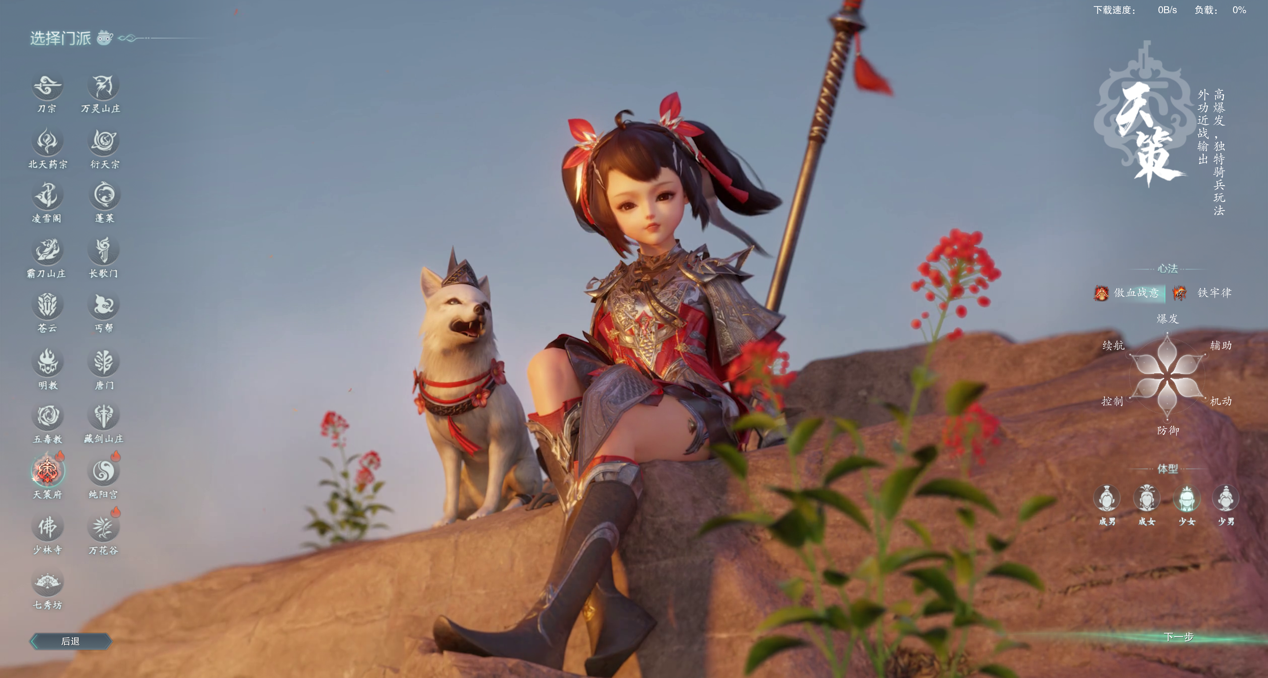Select the 唐门 sect
This screenshot has height=678, width=1268.
103,362
